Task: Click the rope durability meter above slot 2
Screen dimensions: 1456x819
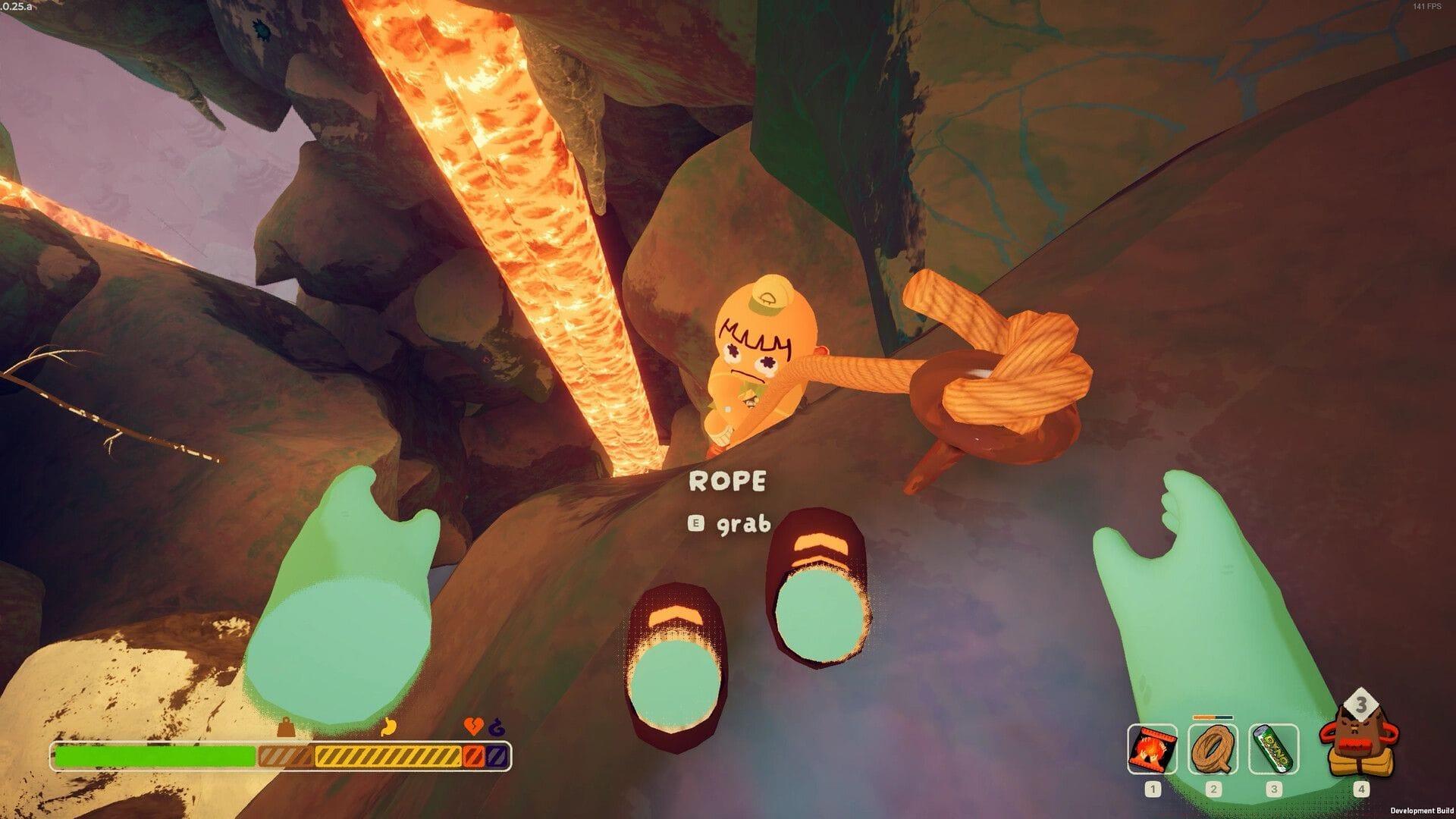Action: [1213, 717]
